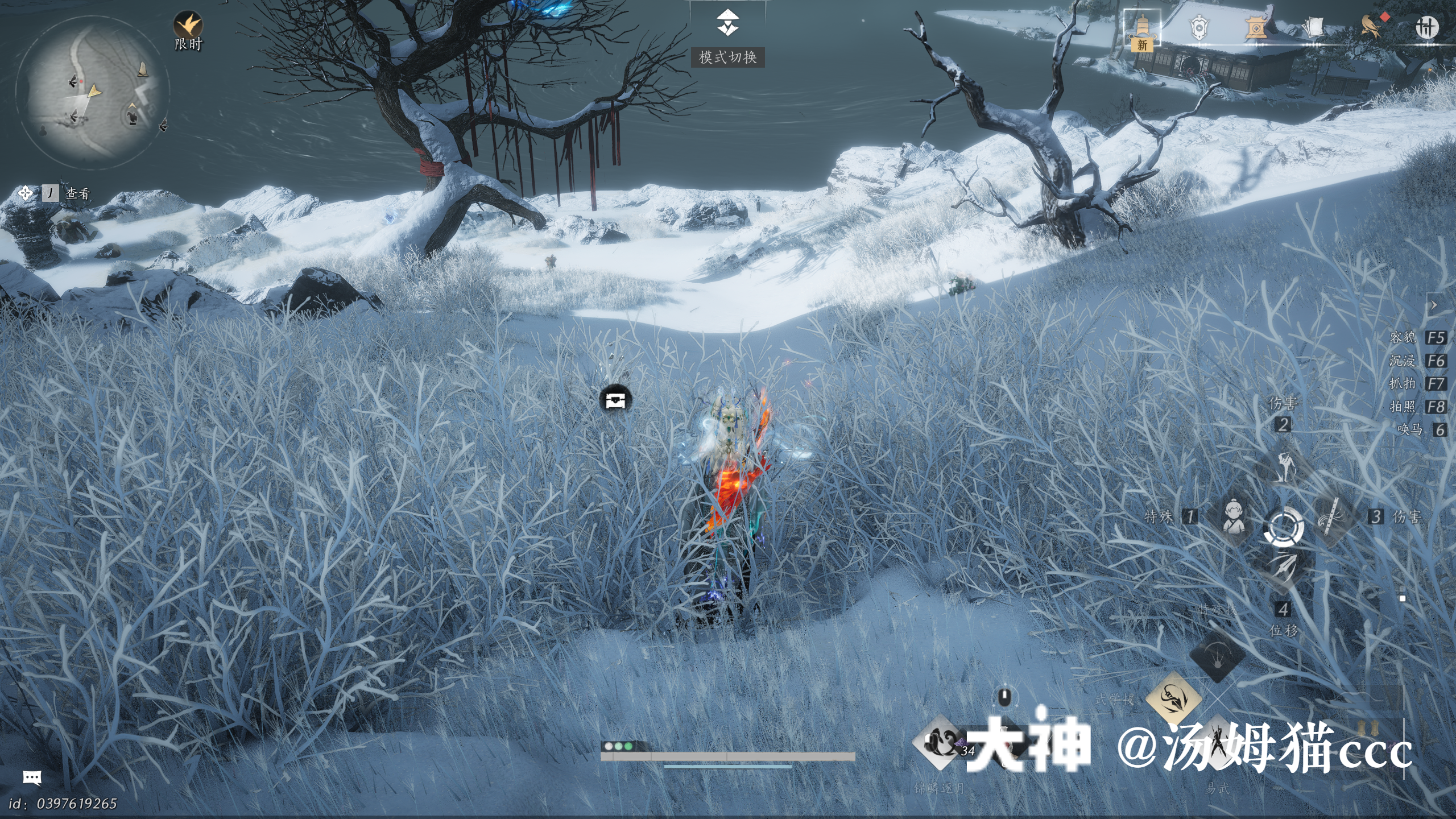Image resolution: width=1456 pixels, height=819 pixels.
Task: Expand the side panel arrow
Action: click(1434, 305)
